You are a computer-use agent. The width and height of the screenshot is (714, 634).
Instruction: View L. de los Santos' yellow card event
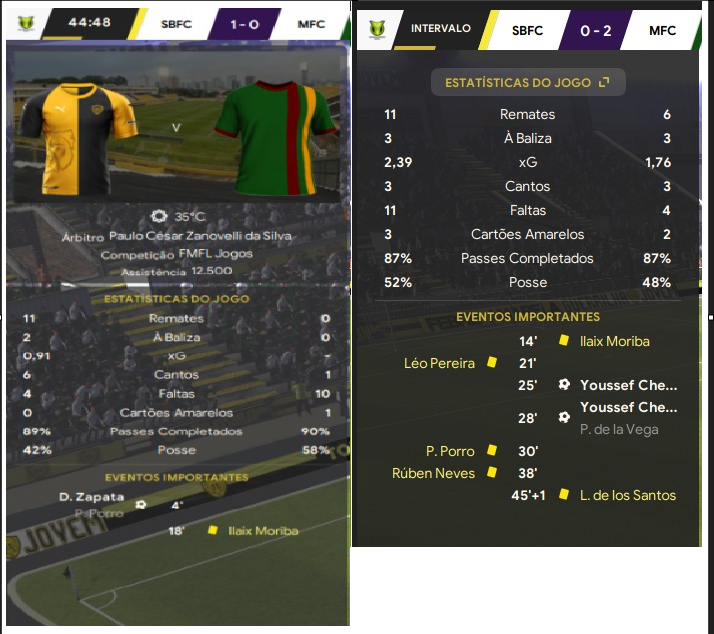point(627,495)
